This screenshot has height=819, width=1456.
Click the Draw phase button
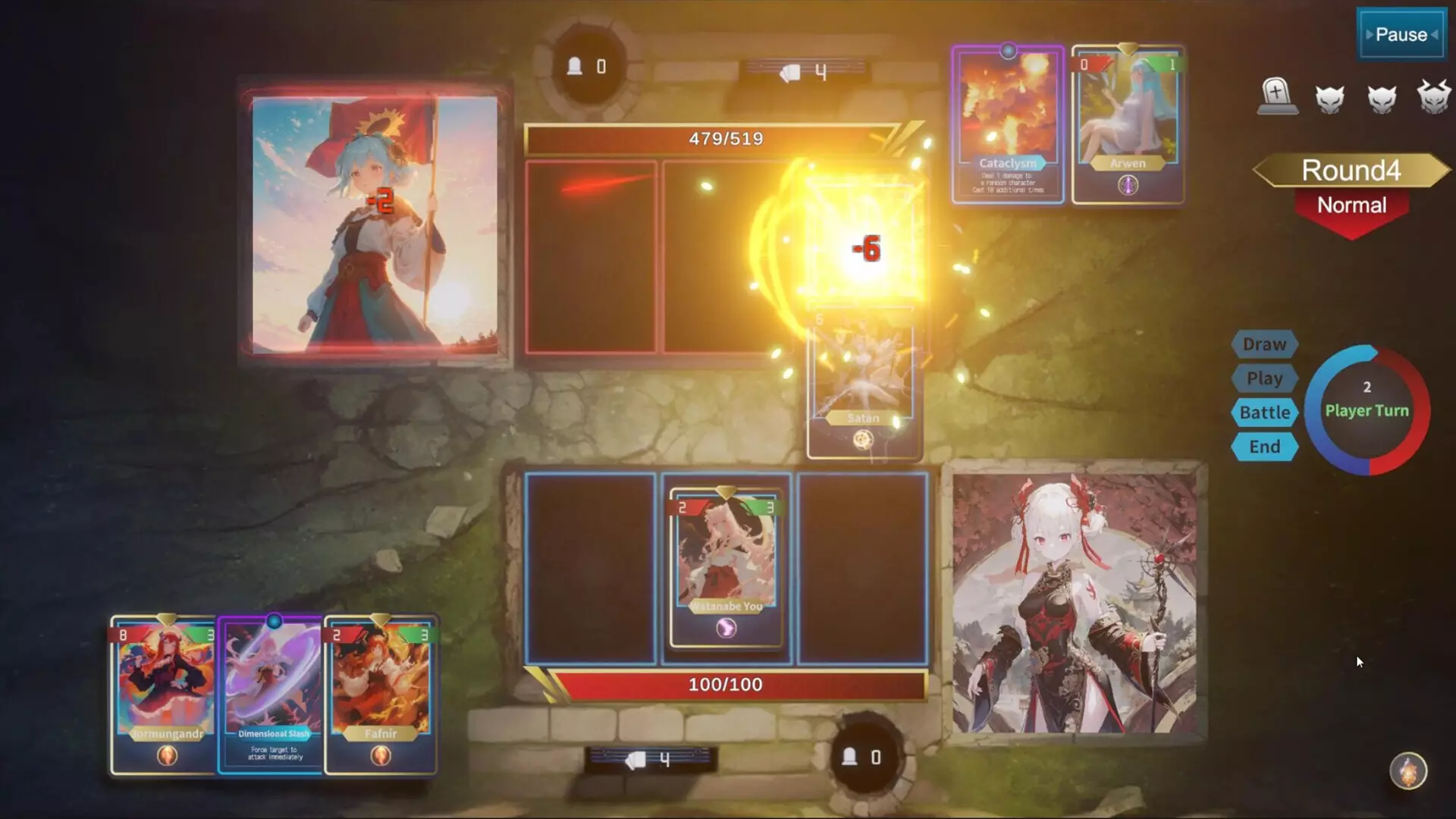[x=1263, y=344]
